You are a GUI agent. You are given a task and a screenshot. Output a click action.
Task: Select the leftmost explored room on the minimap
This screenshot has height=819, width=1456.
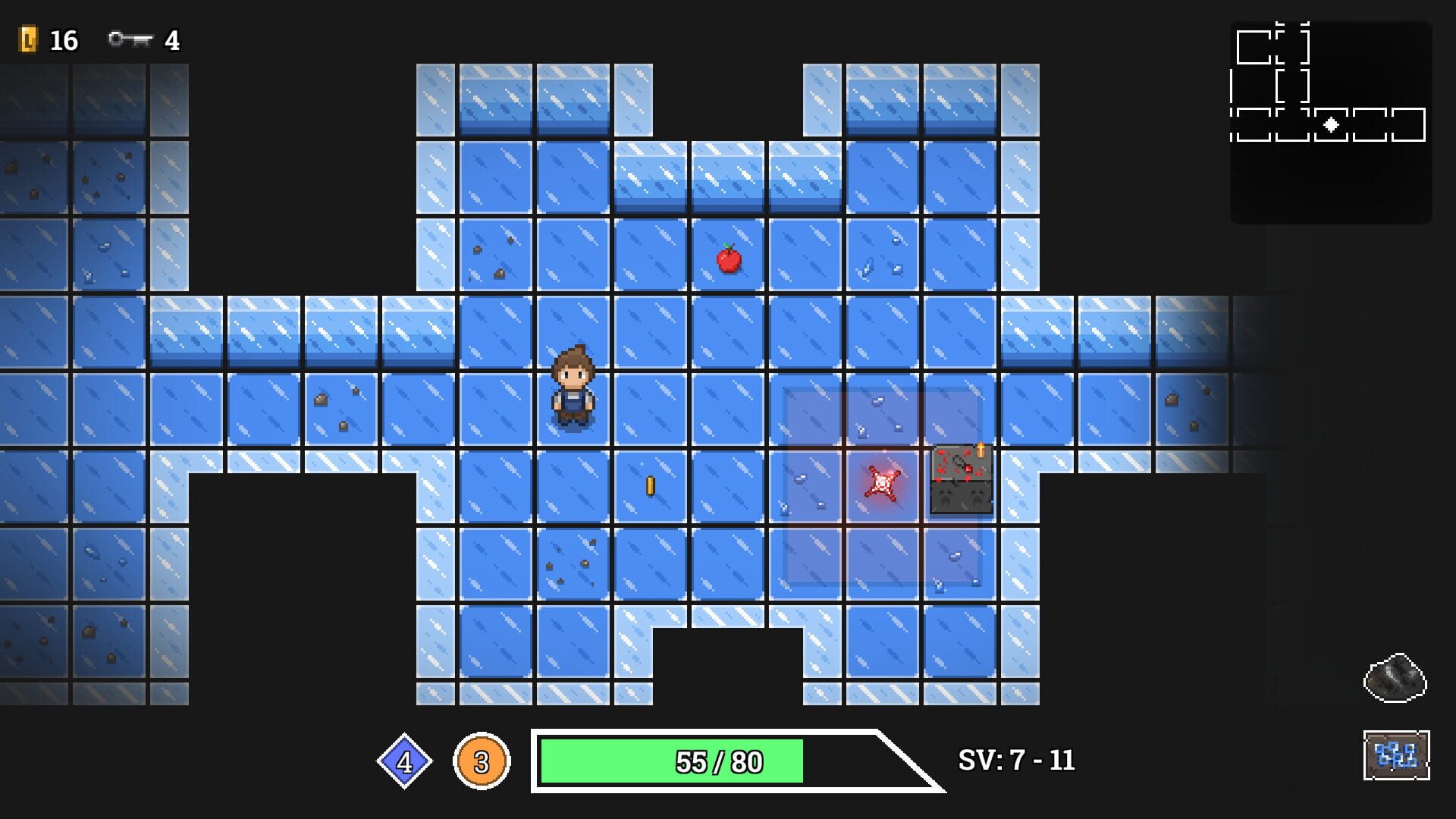click(1254, 125)
